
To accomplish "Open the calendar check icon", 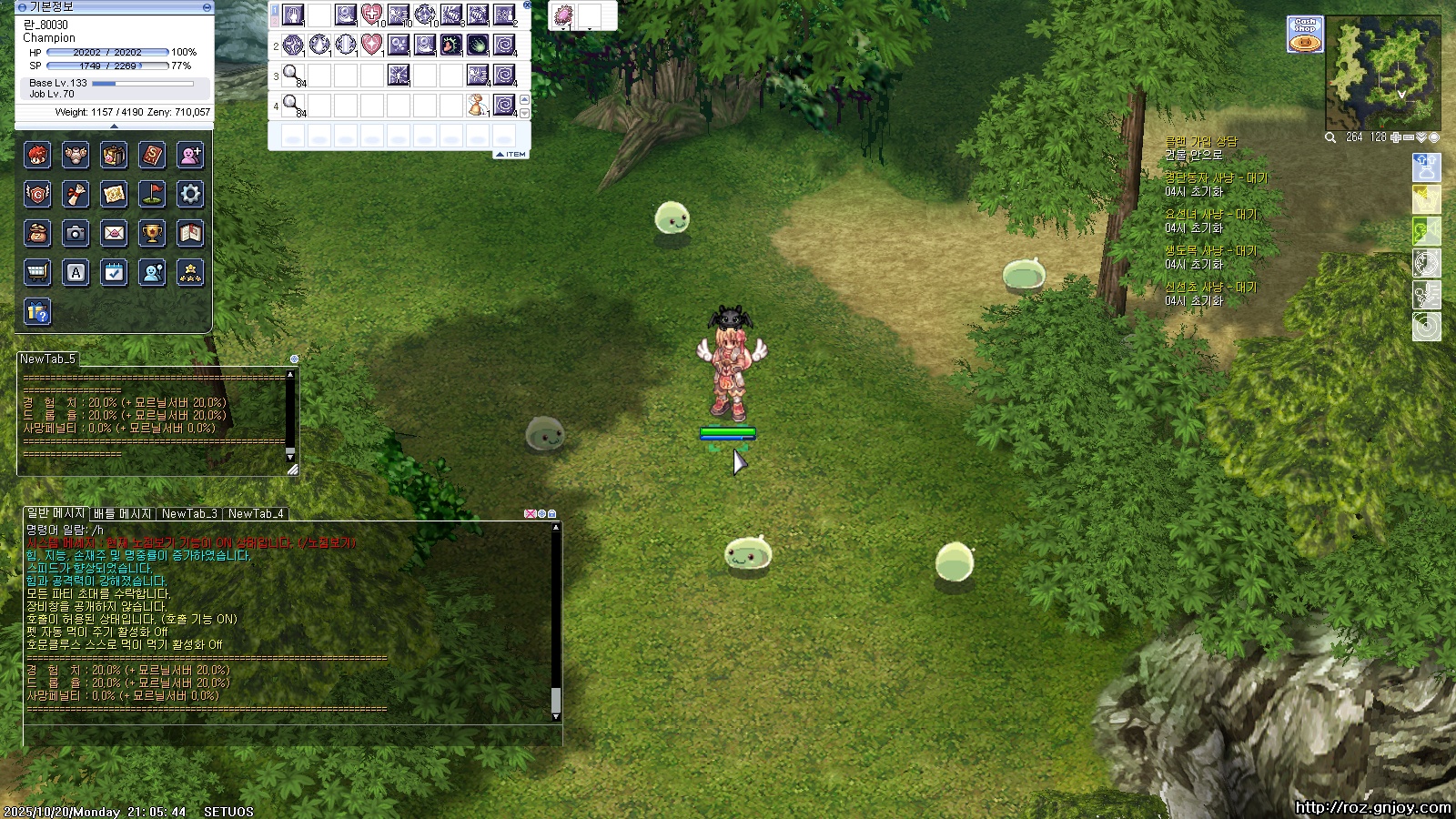I will 114,273.
